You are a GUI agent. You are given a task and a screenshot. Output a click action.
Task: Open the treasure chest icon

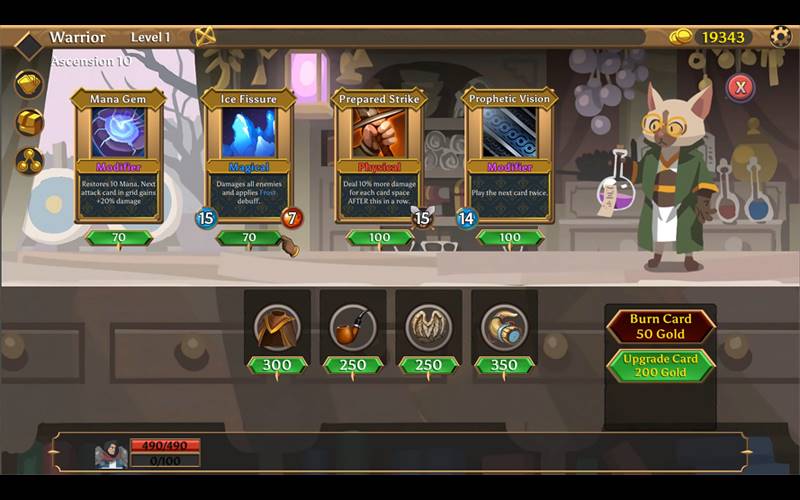pos(28,122)
